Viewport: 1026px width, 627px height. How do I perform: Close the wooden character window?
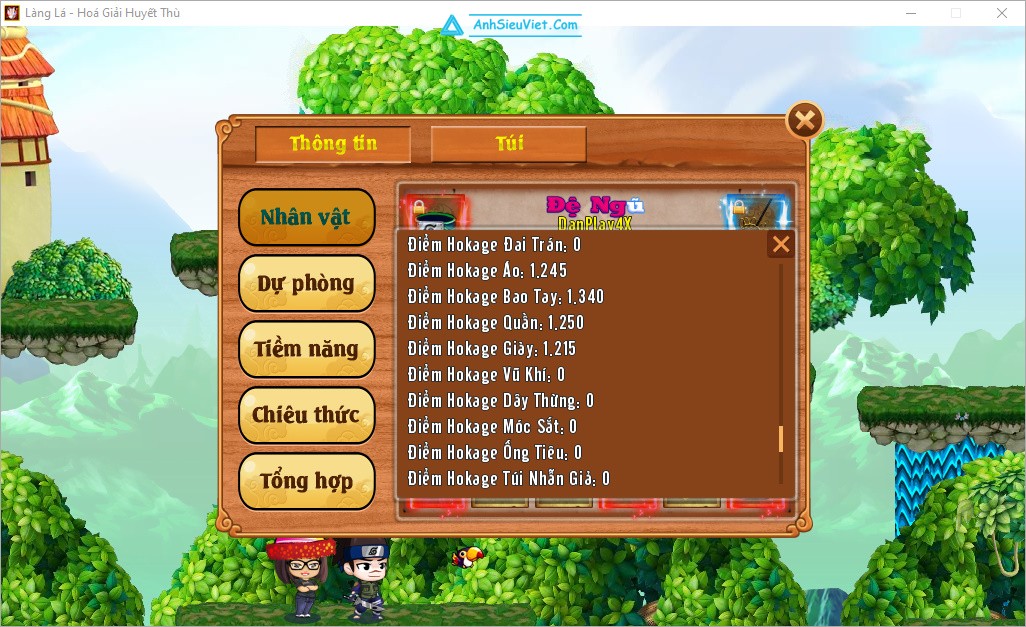(x=804, y=121)
